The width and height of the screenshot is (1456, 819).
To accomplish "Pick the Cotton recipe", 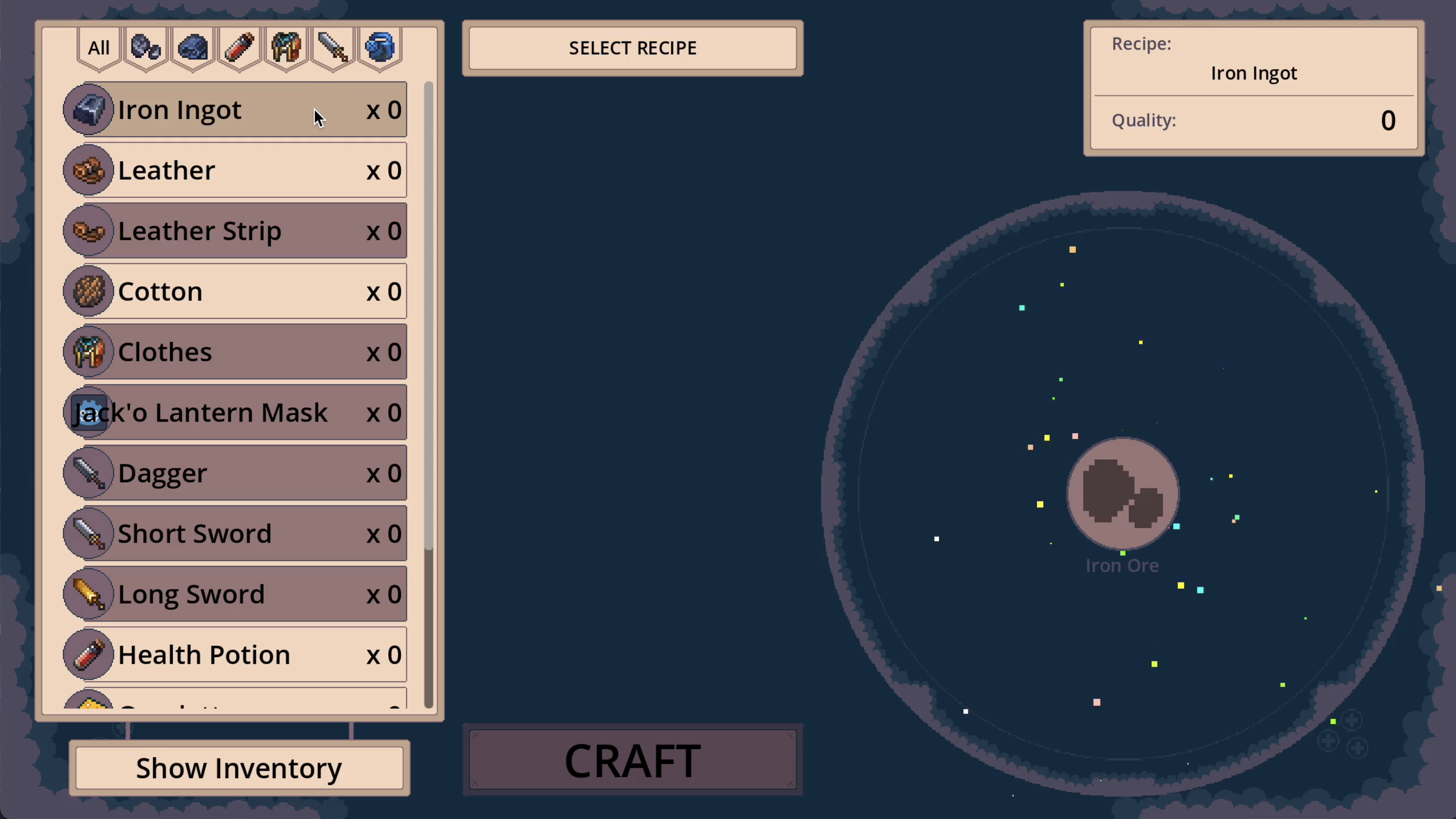I will point(235,291).
